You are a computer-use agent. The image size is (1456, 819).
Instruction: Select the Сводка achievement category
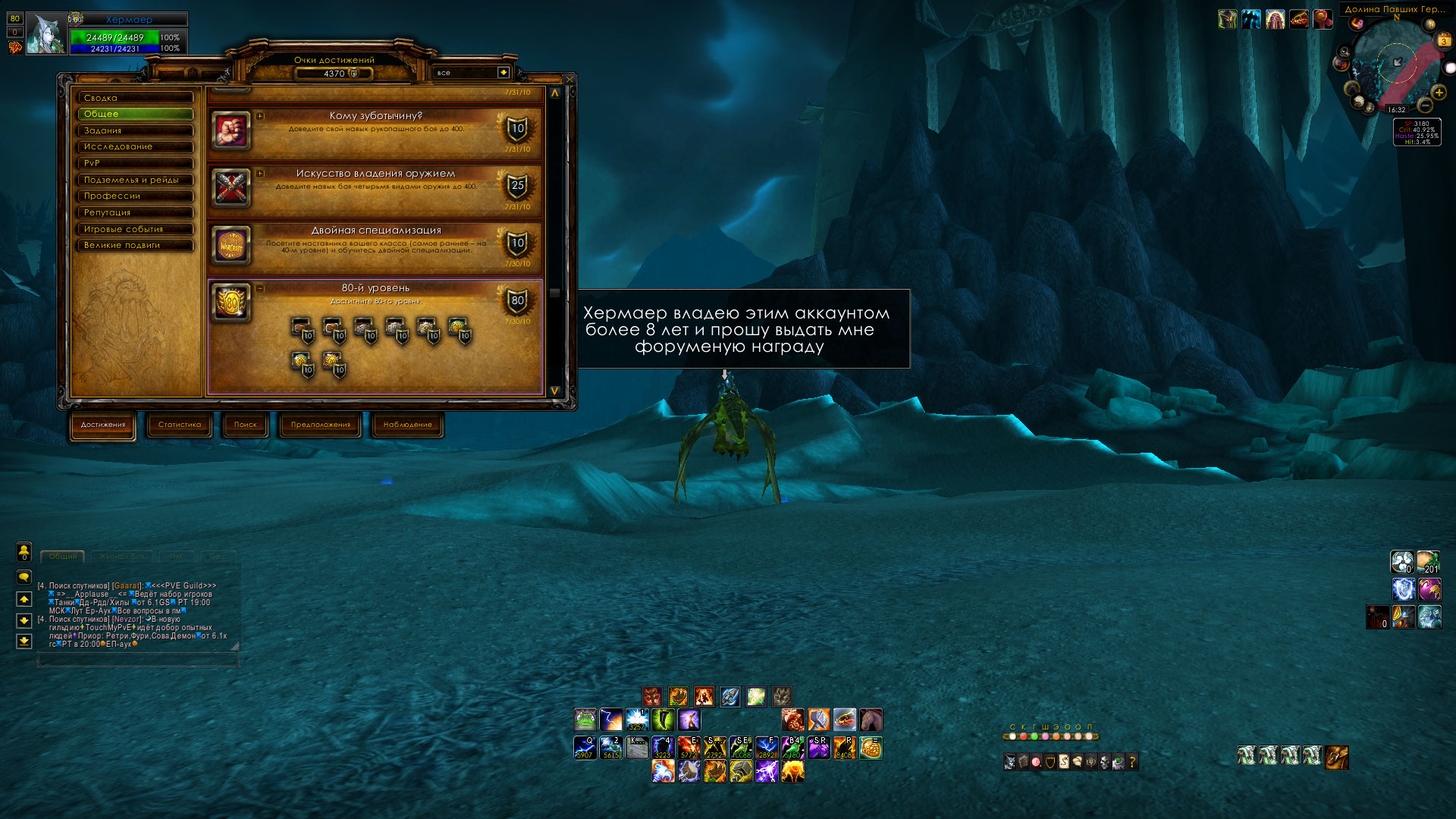point(135,98)
